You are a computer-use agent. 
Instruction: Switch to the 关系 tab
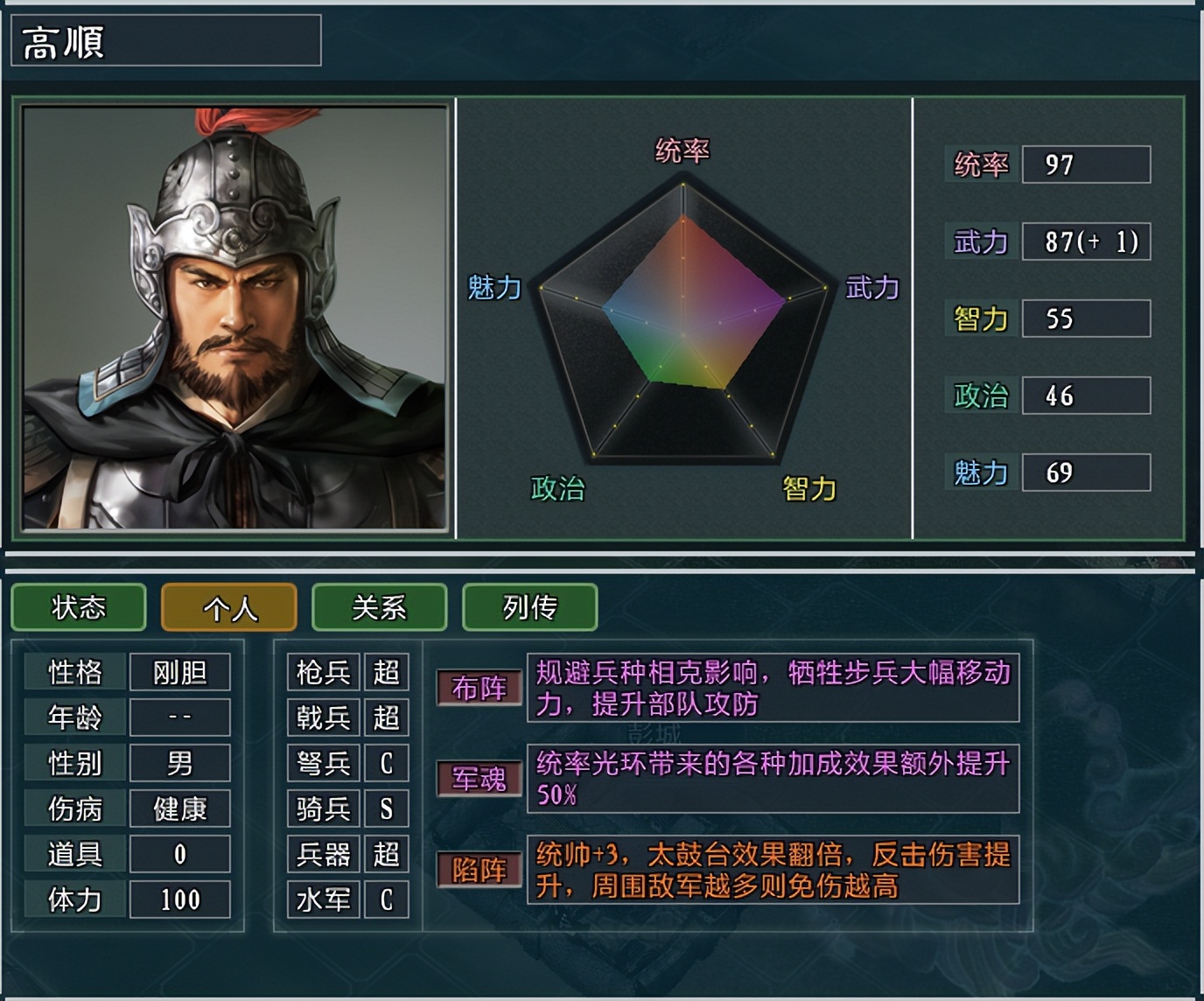380,608
